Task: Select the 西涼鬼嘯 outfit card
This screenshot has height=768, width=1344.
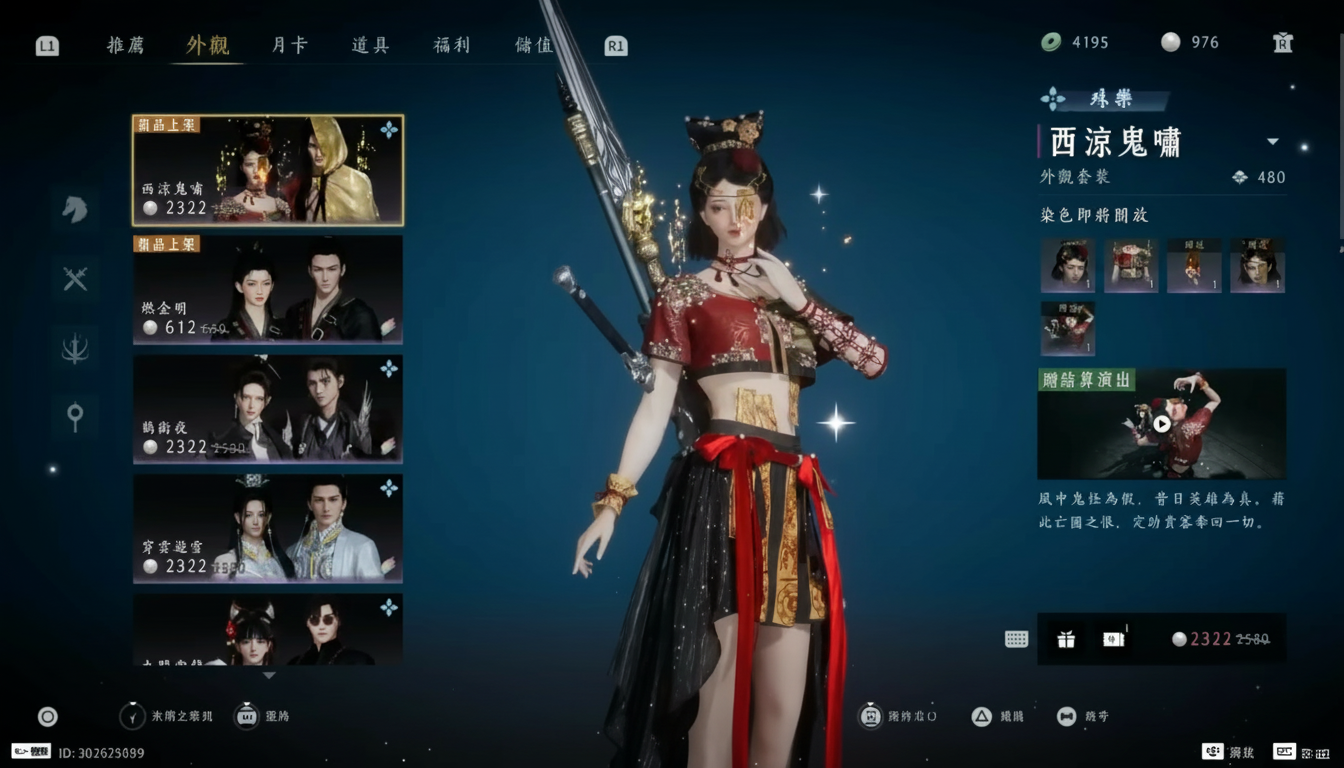Action: tap(268, 170)
